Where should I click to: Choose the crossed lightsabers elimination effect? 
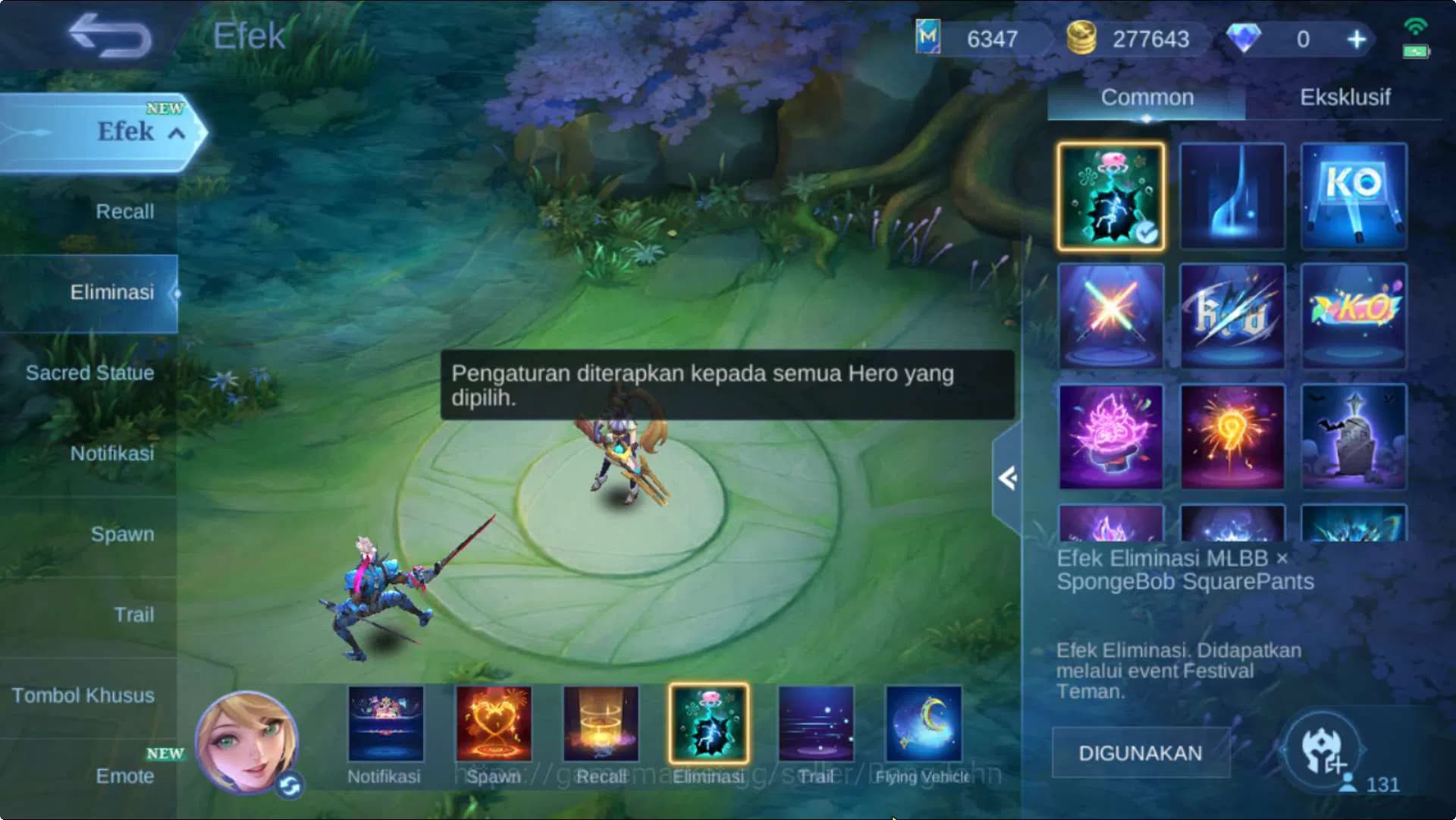click(x=1110, y=316)
